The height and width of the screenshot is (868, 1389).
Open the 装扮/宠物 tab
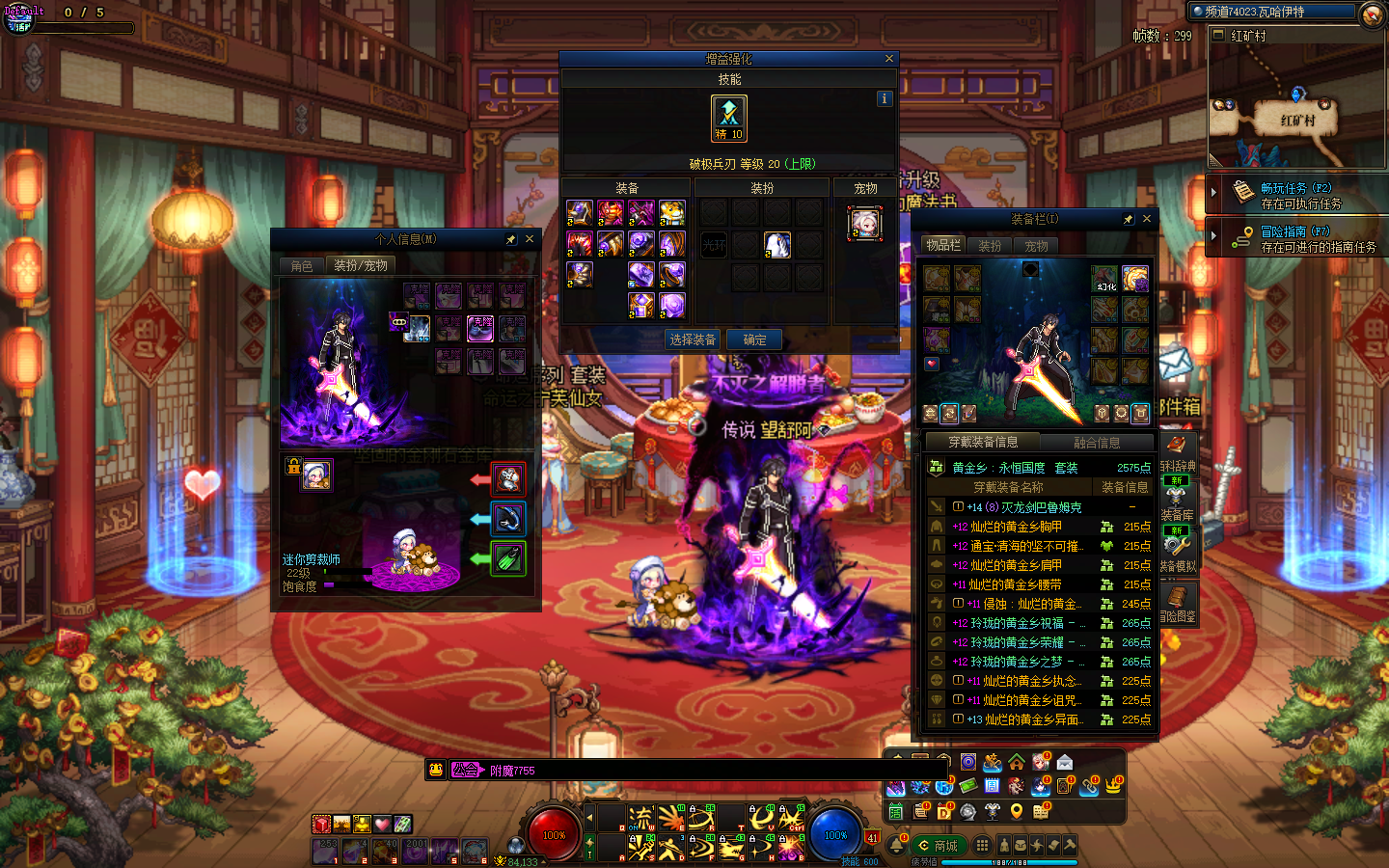(361, 265)
